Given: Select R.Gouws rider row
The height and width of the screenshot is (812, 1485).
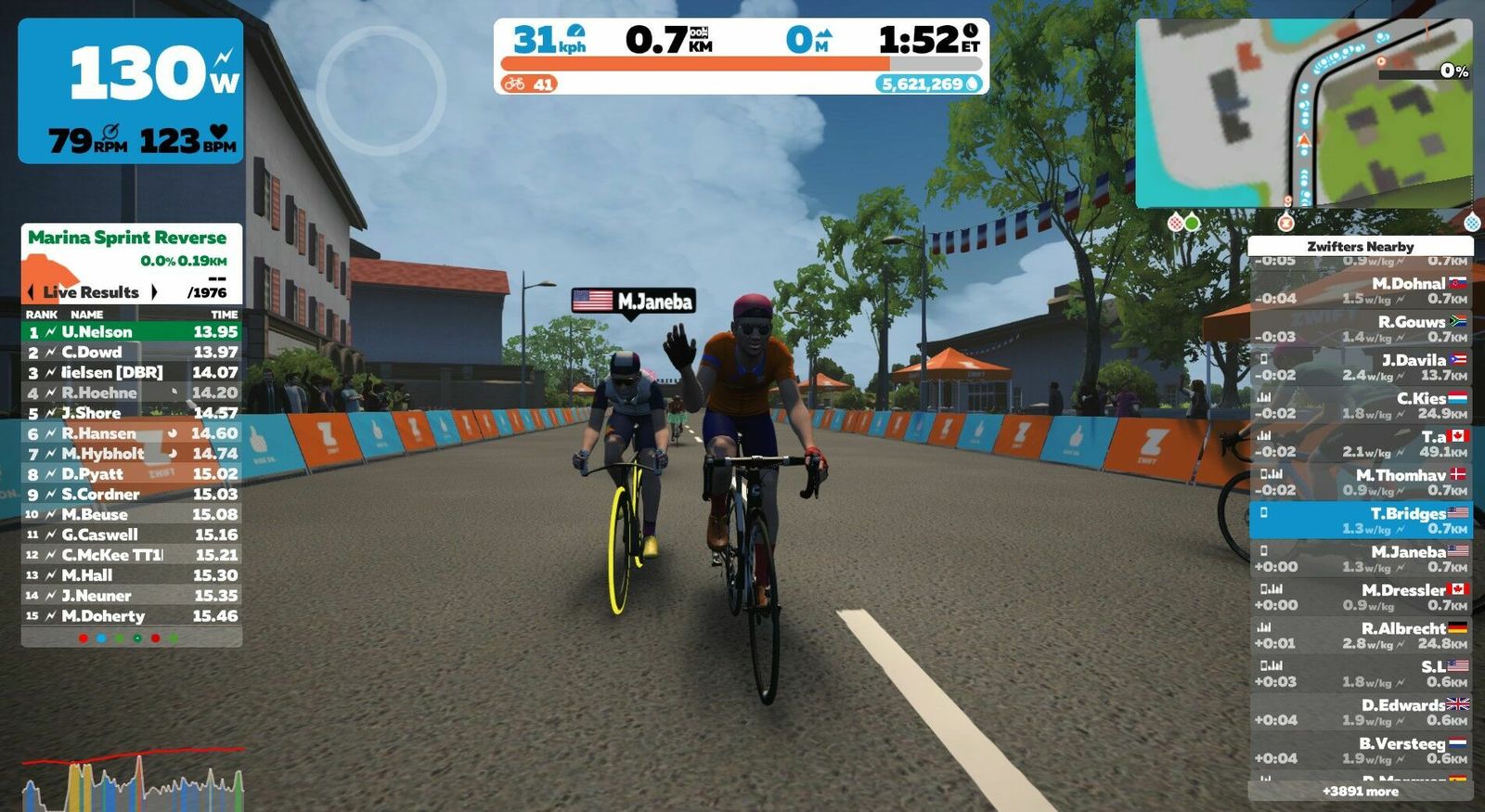Looking at the screenshot, I should coord(1361,329).
